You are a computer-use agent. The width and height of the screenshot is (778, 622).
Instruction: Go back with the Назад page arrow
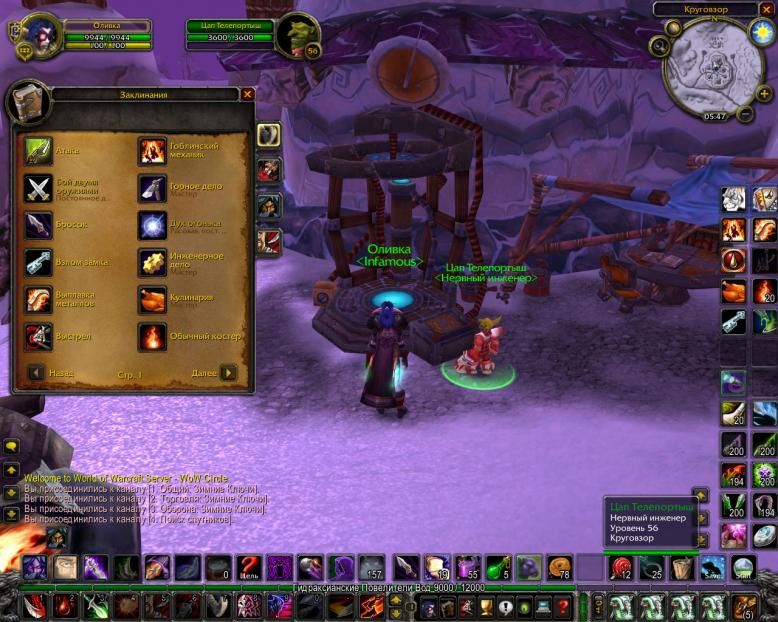coord(36,373)
